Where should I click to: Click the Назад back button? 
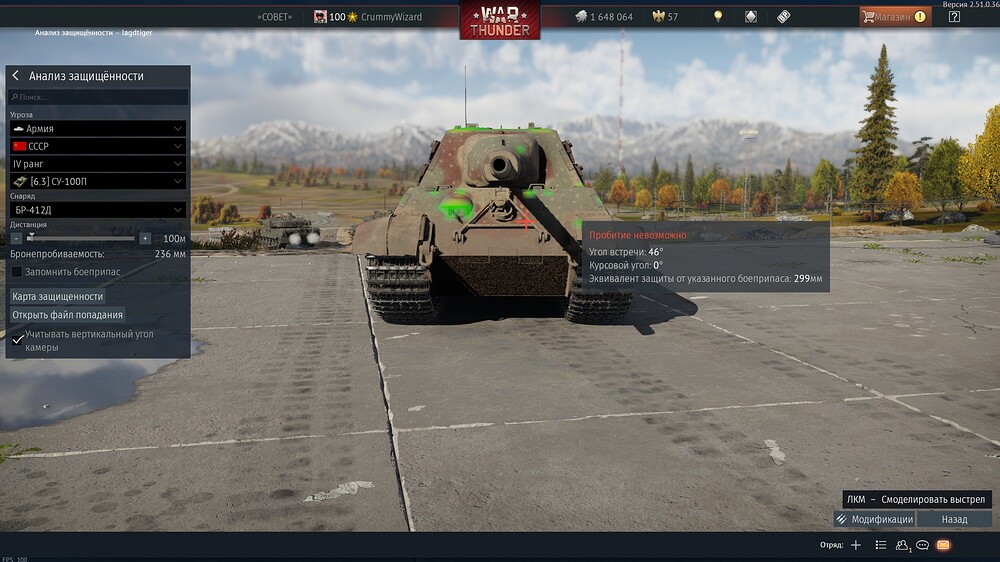pyautogui.click(x=954, y=519)
